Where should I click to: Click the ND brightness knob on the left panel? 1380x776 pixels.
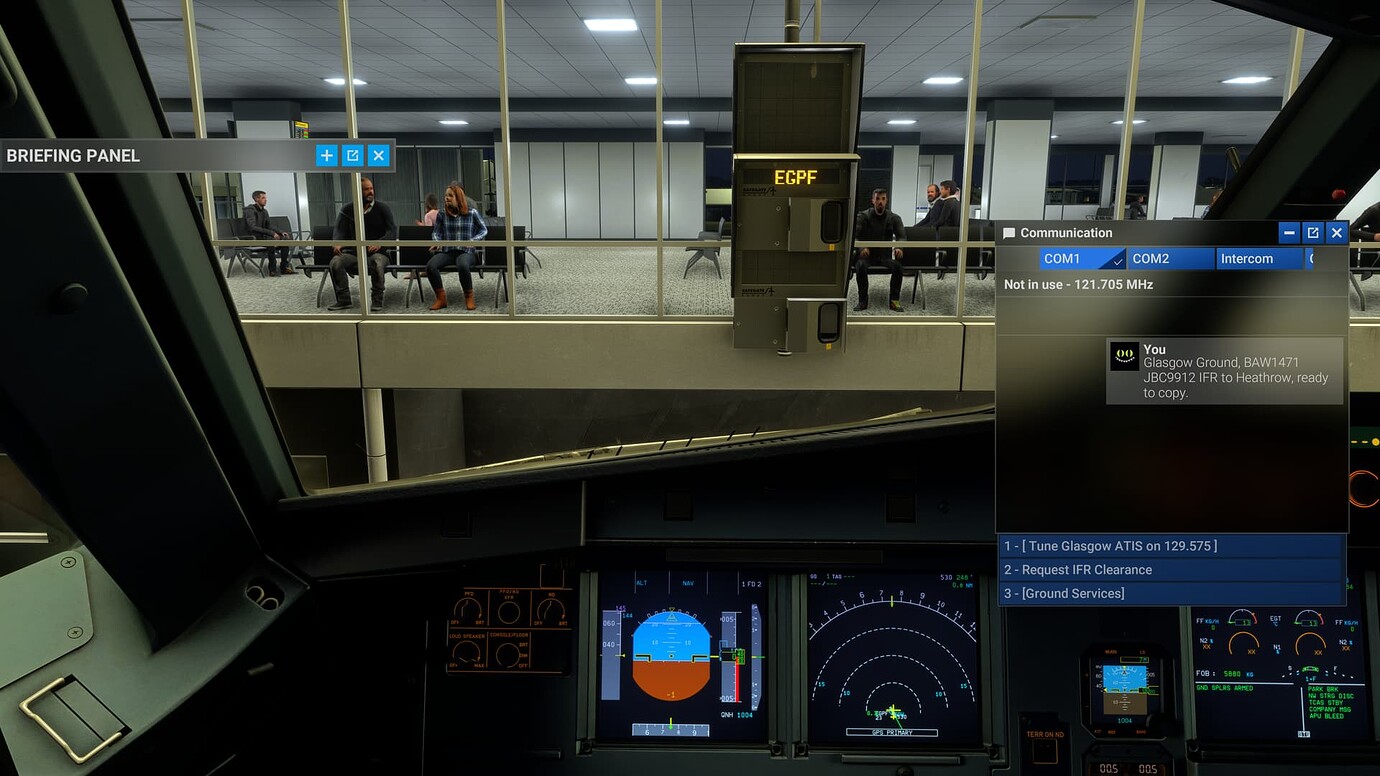551,608
